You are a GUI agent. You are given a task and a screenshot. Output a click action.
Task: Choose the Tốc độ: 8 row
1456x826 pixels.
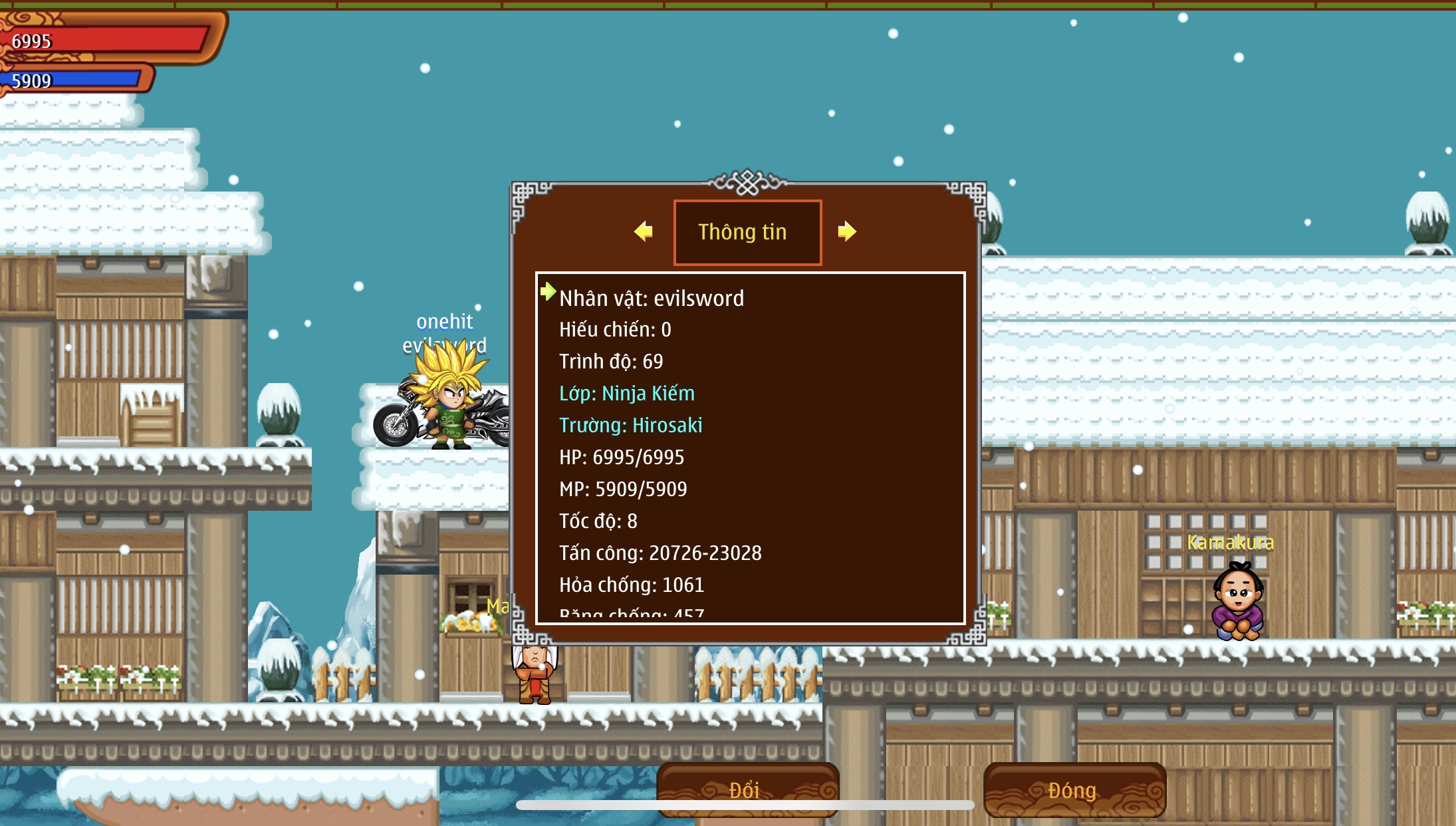click(598, 521)
